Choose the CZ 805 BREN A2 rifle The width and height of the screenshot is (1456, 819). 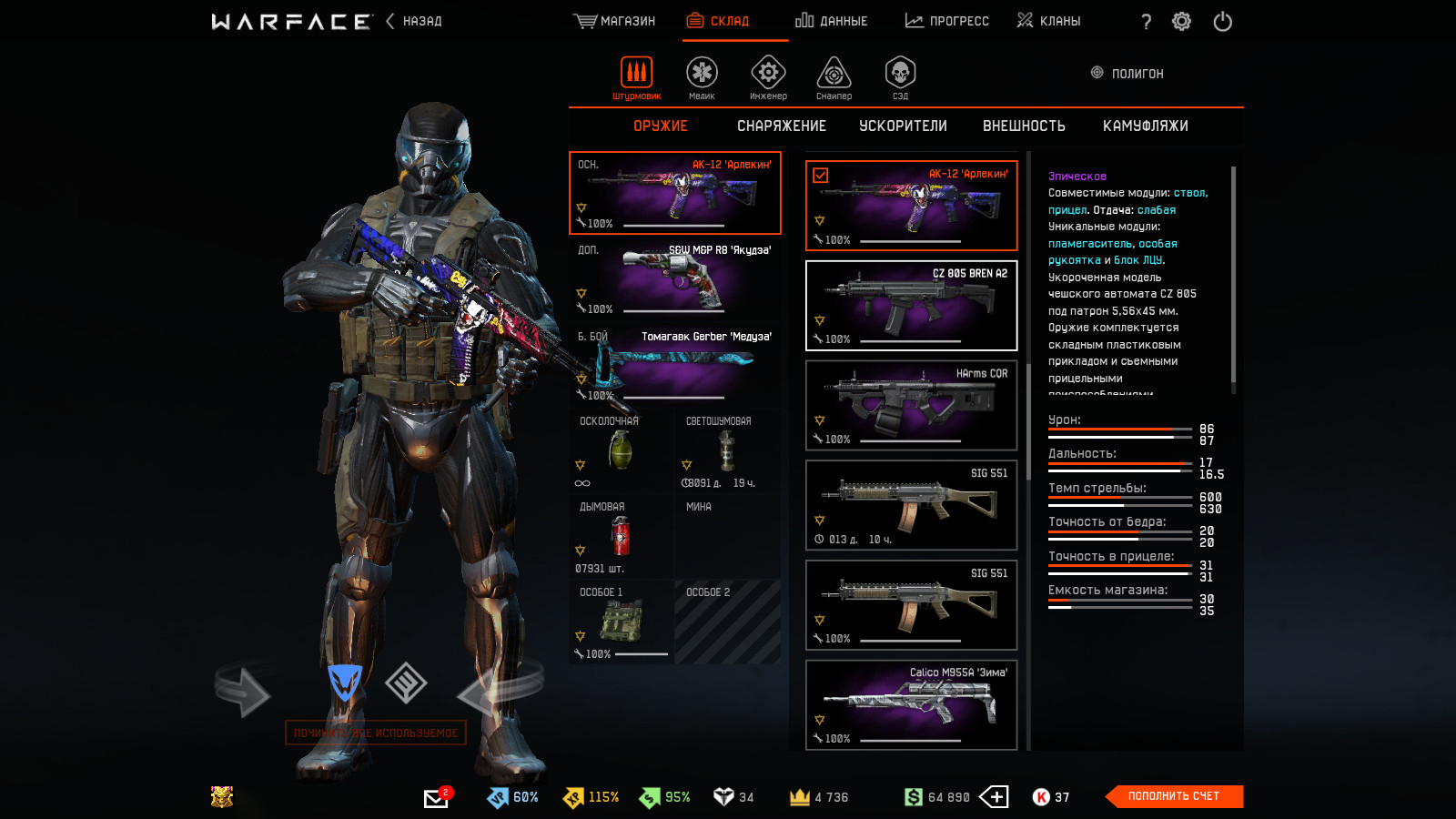pos(911,306)
